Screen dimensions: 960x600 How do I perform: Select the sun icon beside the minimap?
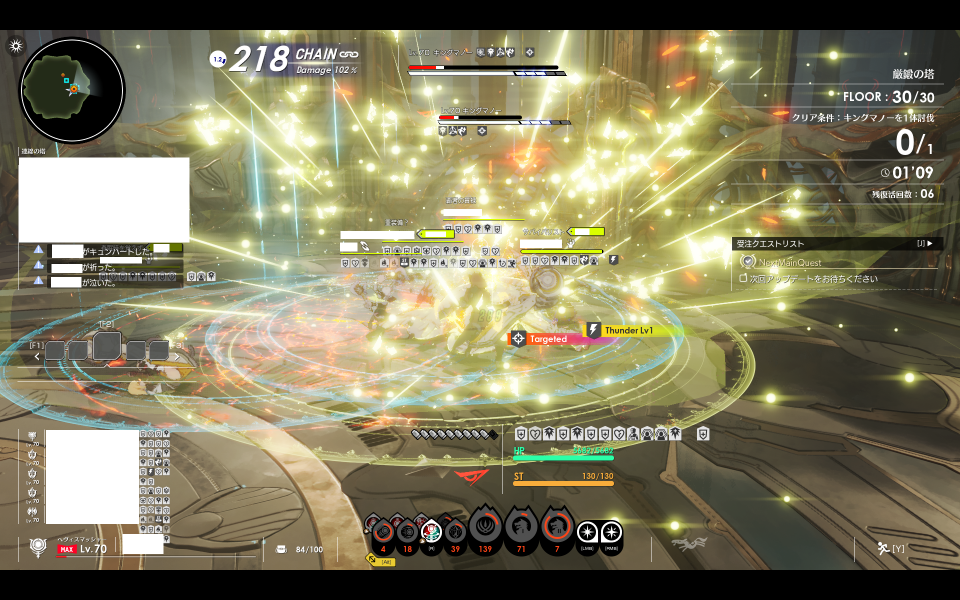coord(16,46)
